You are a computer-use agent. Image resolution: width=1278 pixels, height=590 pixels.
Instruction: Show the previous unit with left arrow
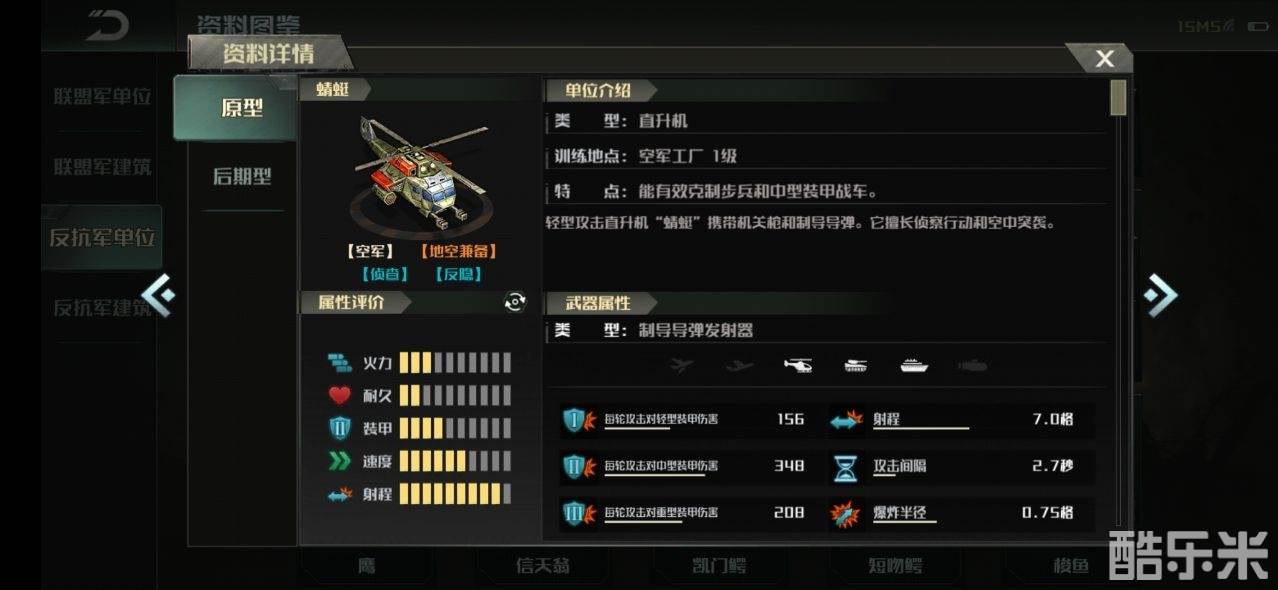158,295
